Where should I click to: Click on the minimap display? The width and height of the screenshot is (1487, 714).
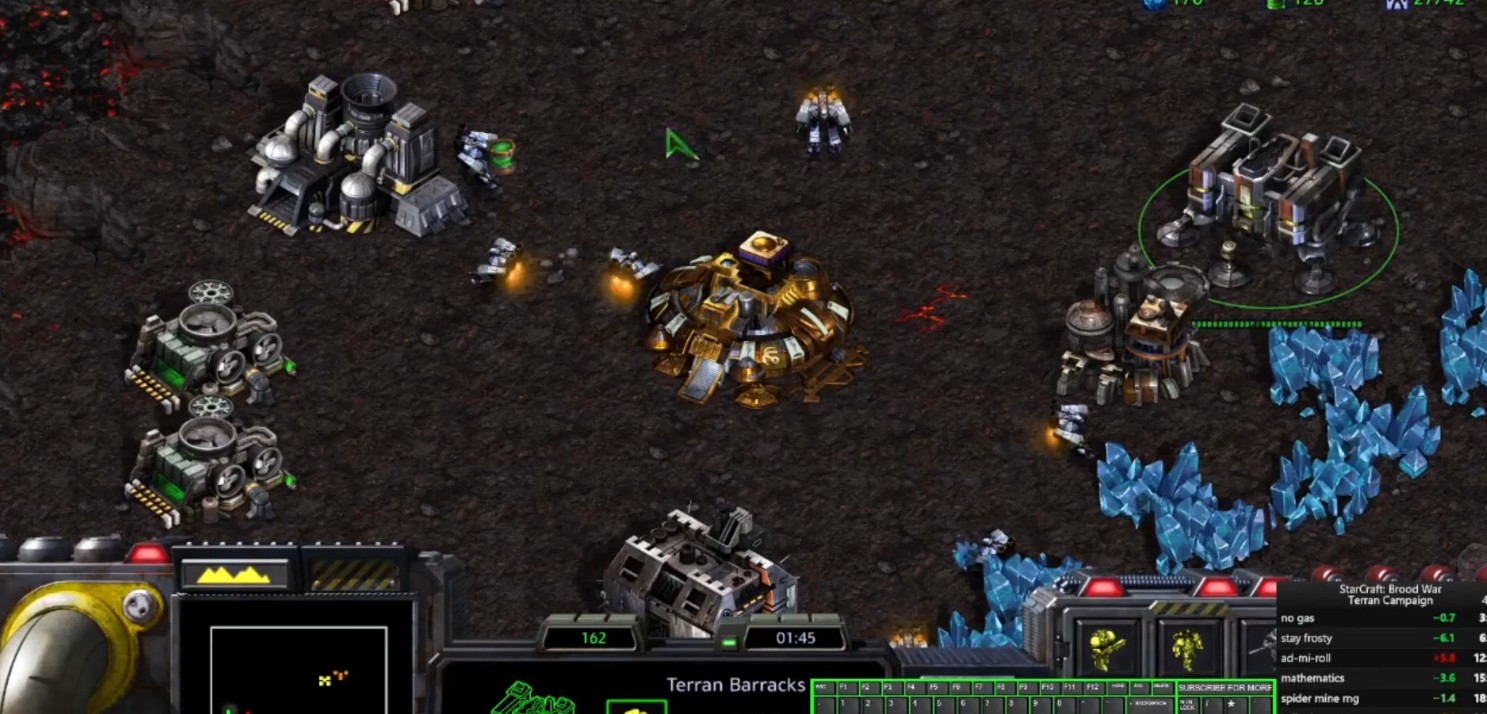[298, 670]
